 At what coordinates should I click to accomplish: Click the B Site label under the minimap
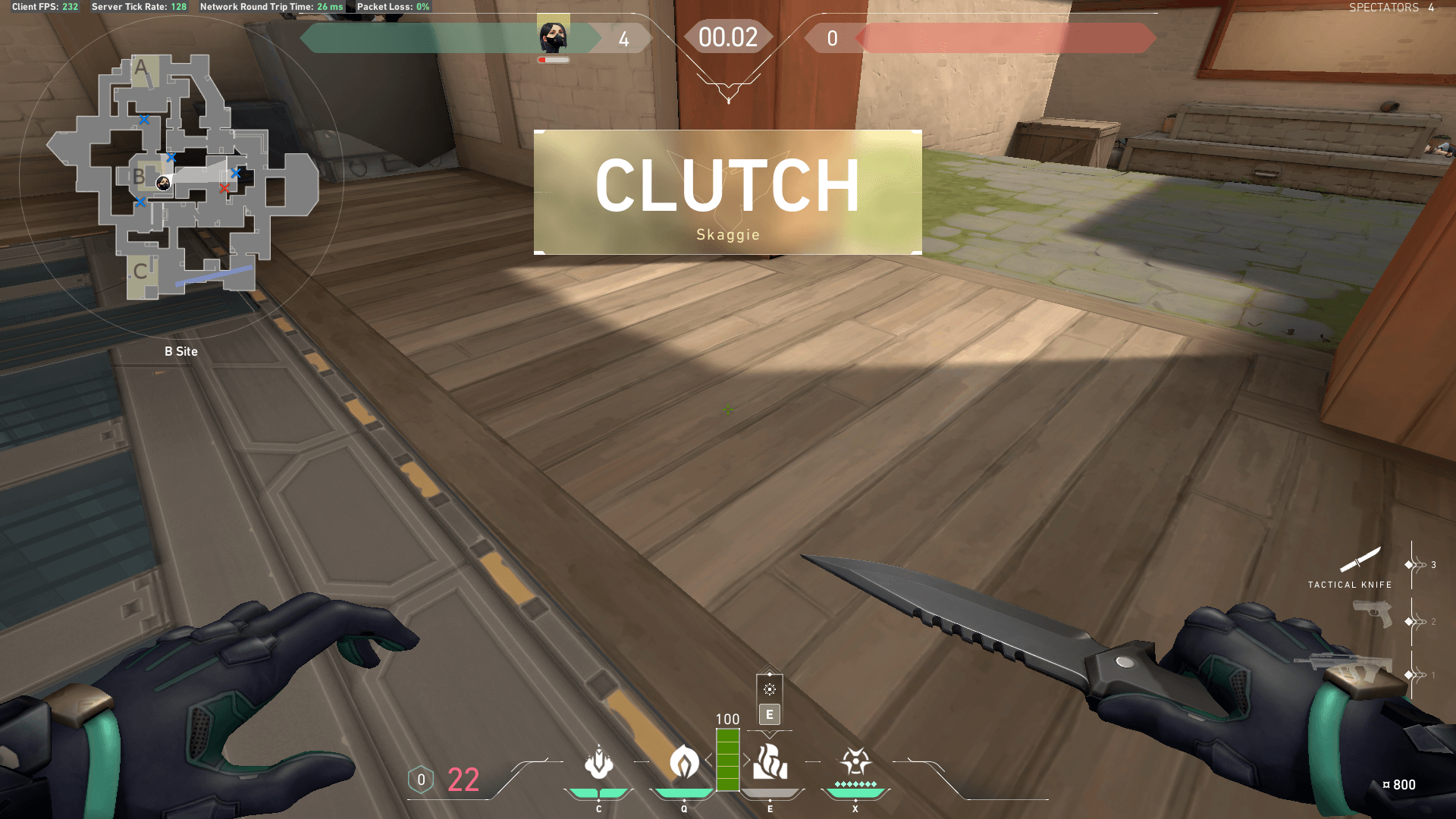(180, 351)
